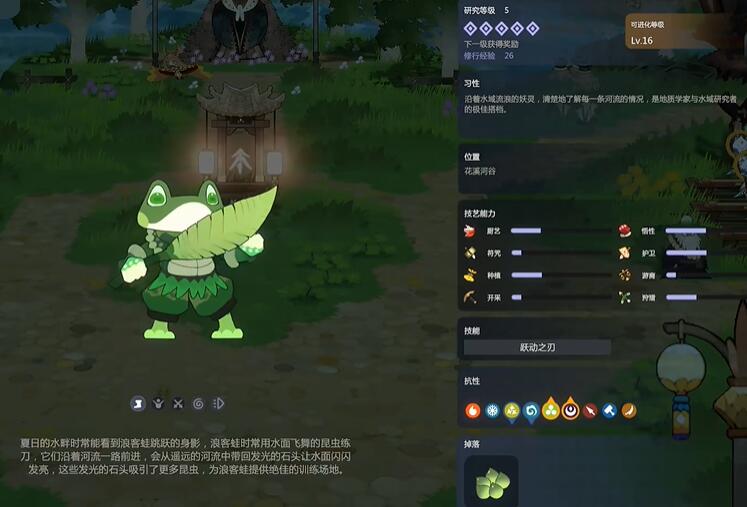Inspect the 狩猎 hunting skill icon

[624, 297]
